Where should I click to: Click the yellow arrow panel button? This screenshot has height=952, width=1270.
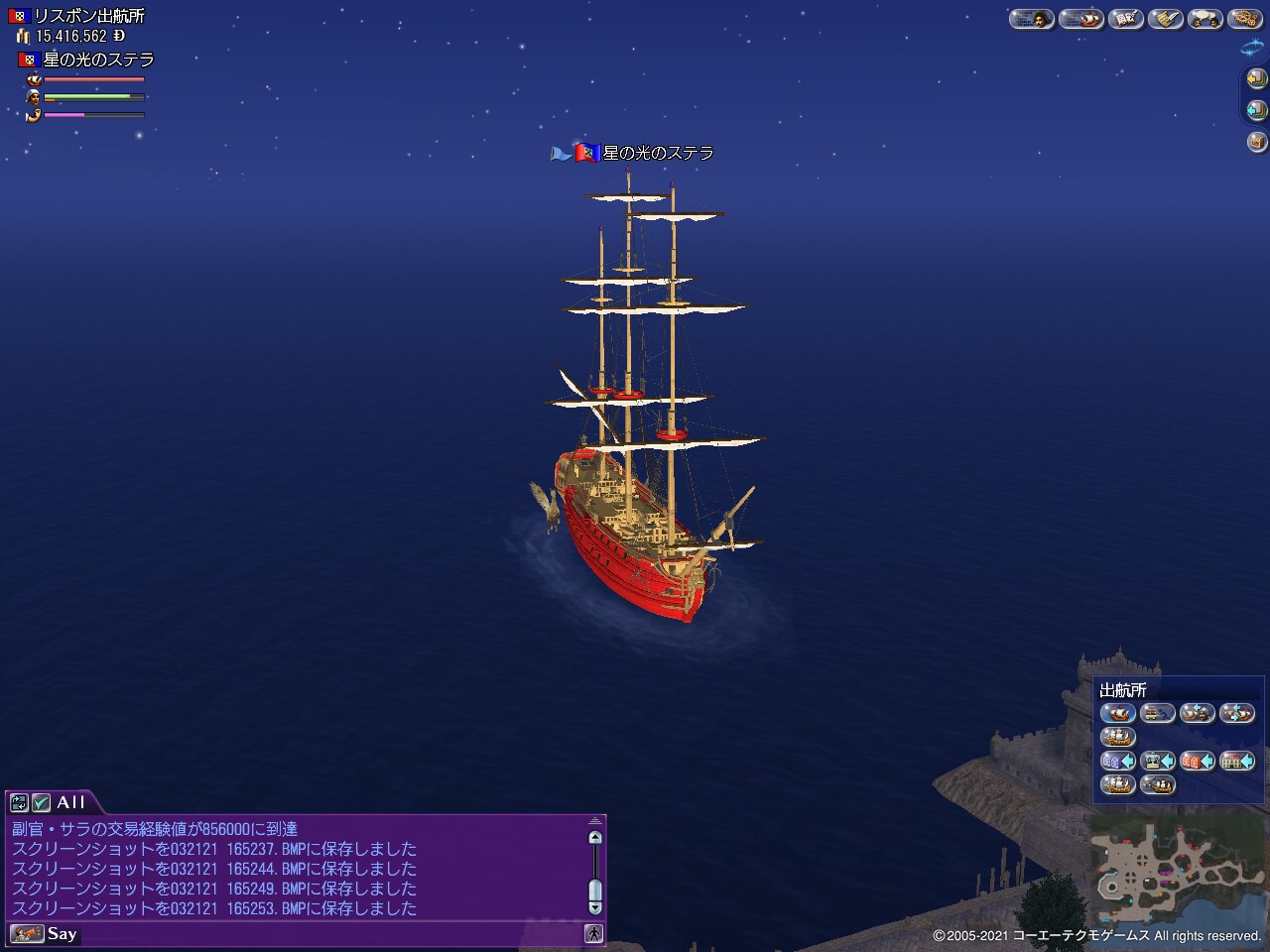coord(1256,78)
